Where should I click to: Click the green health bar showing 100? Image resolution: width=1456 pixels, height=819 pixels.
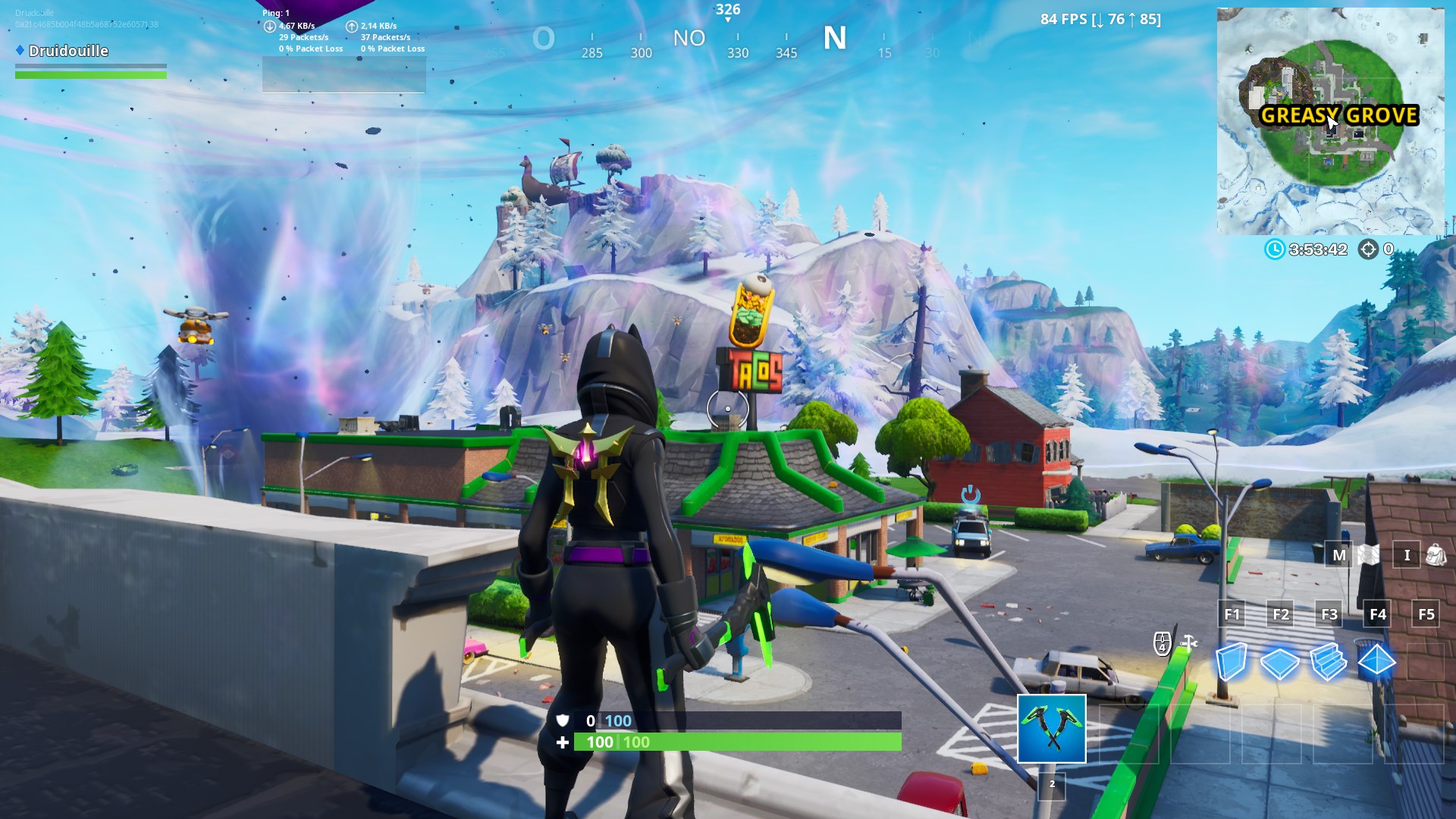[736, 742]
